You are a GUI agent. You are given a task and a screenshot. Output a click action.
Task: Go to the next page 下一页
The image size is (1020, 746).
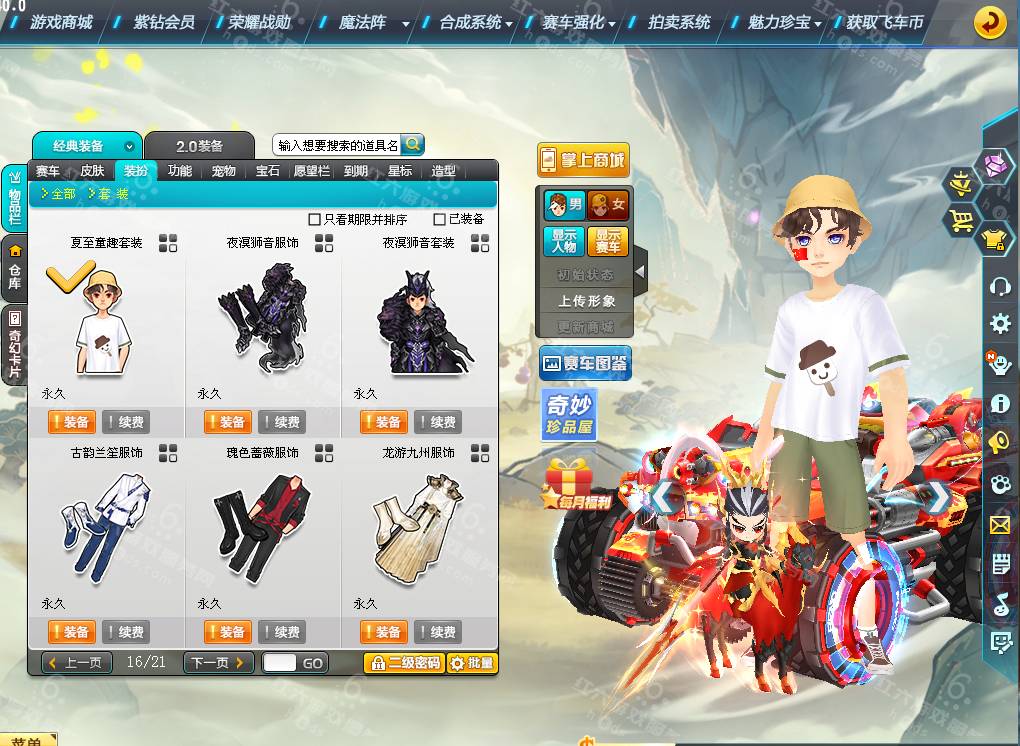coord(218,662)
